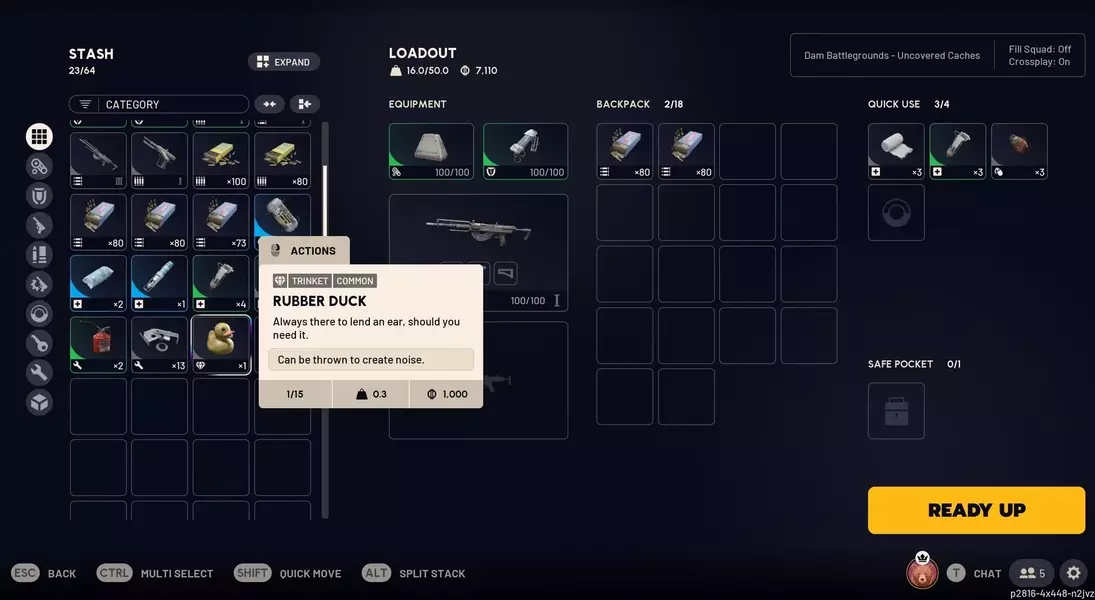The image size is (1095, 600).
Task: Open the Actions tab on the tooltip
Action: [305, 250]
